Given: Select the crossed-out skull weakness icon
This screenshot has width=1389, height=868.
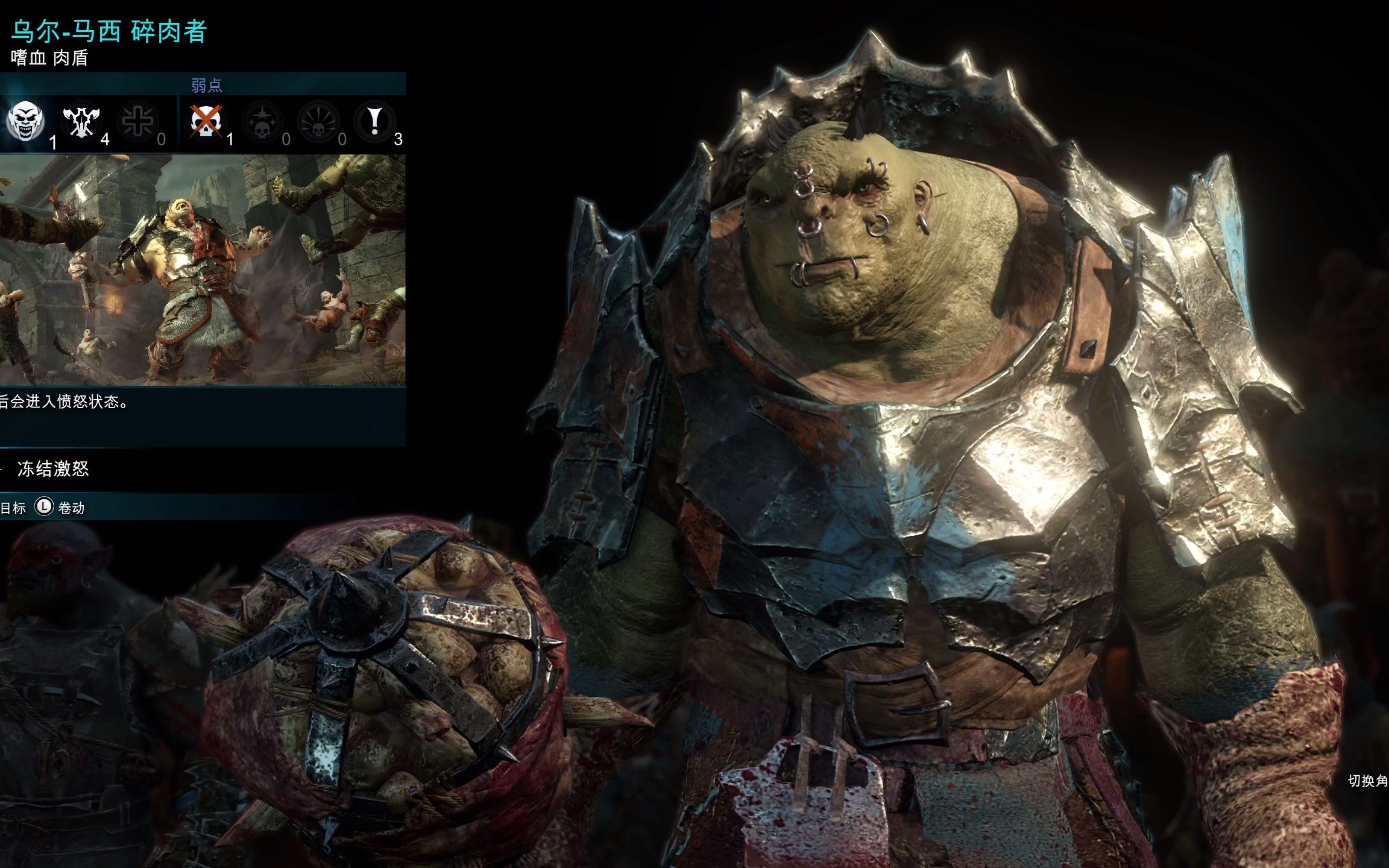Looking at the screenshot, I should click(x=206, y=121).
